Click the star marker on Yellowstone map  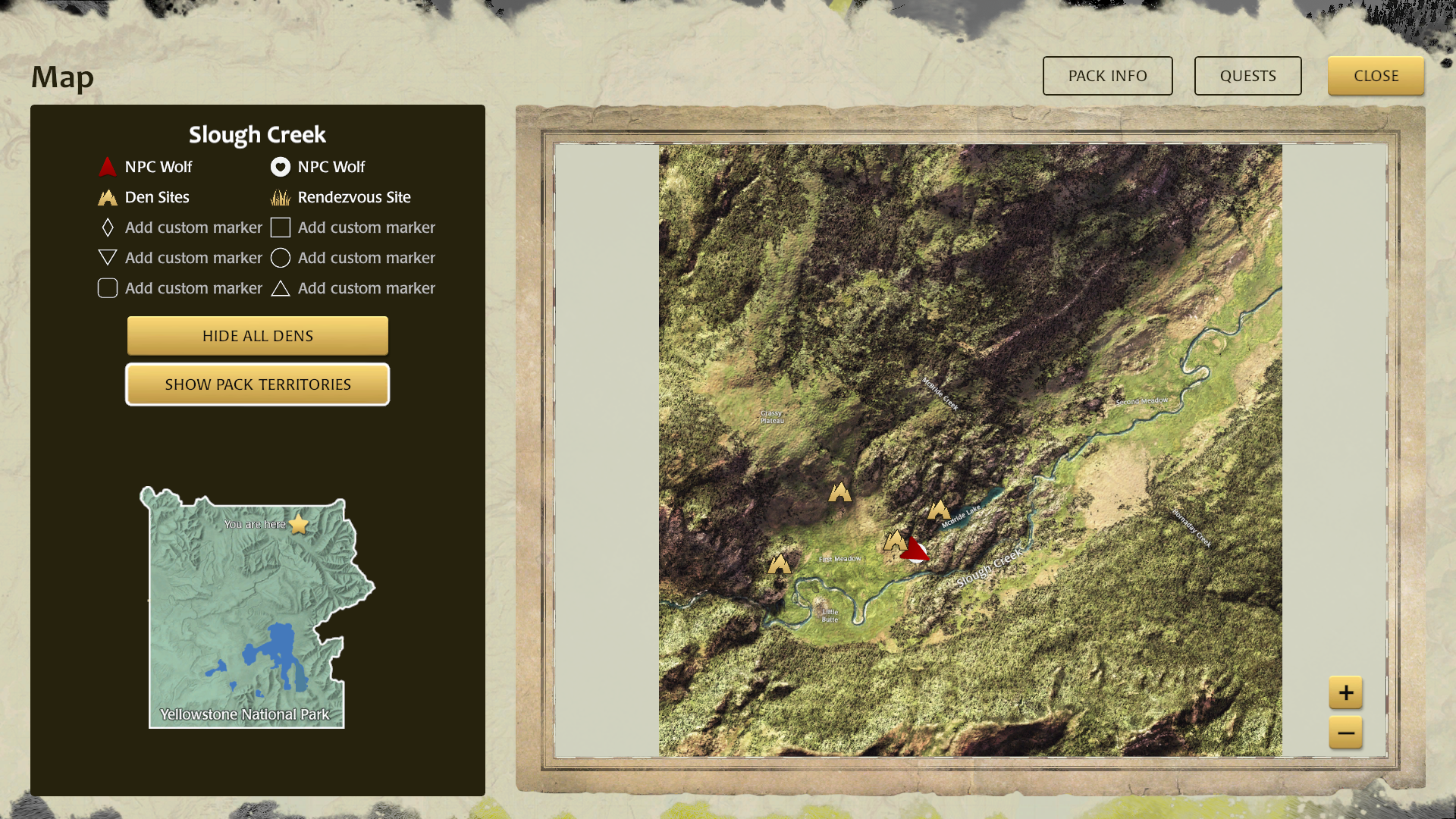pos(299,524)
